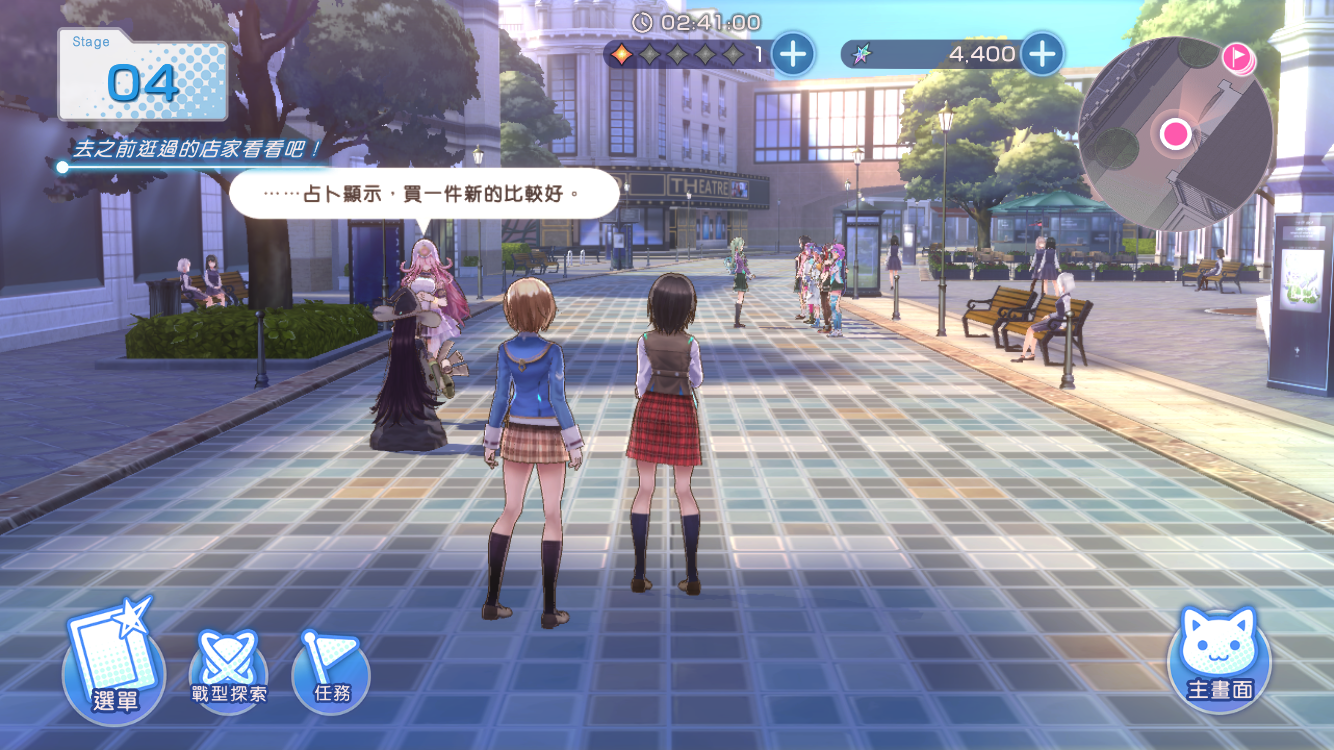The width and height of the screenshot is (1334, 750).
Task: Open the 選單 menu button
Action: click(114, 664)
